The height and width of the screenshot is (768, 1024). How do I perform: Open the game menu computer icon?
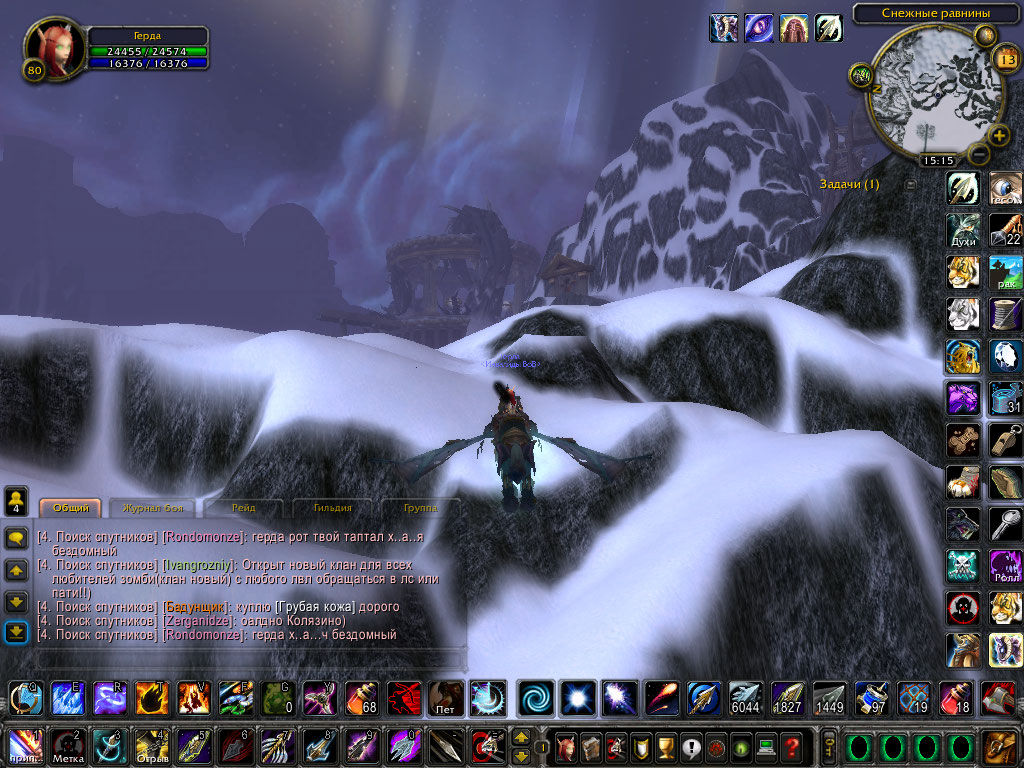click(765, 746)
